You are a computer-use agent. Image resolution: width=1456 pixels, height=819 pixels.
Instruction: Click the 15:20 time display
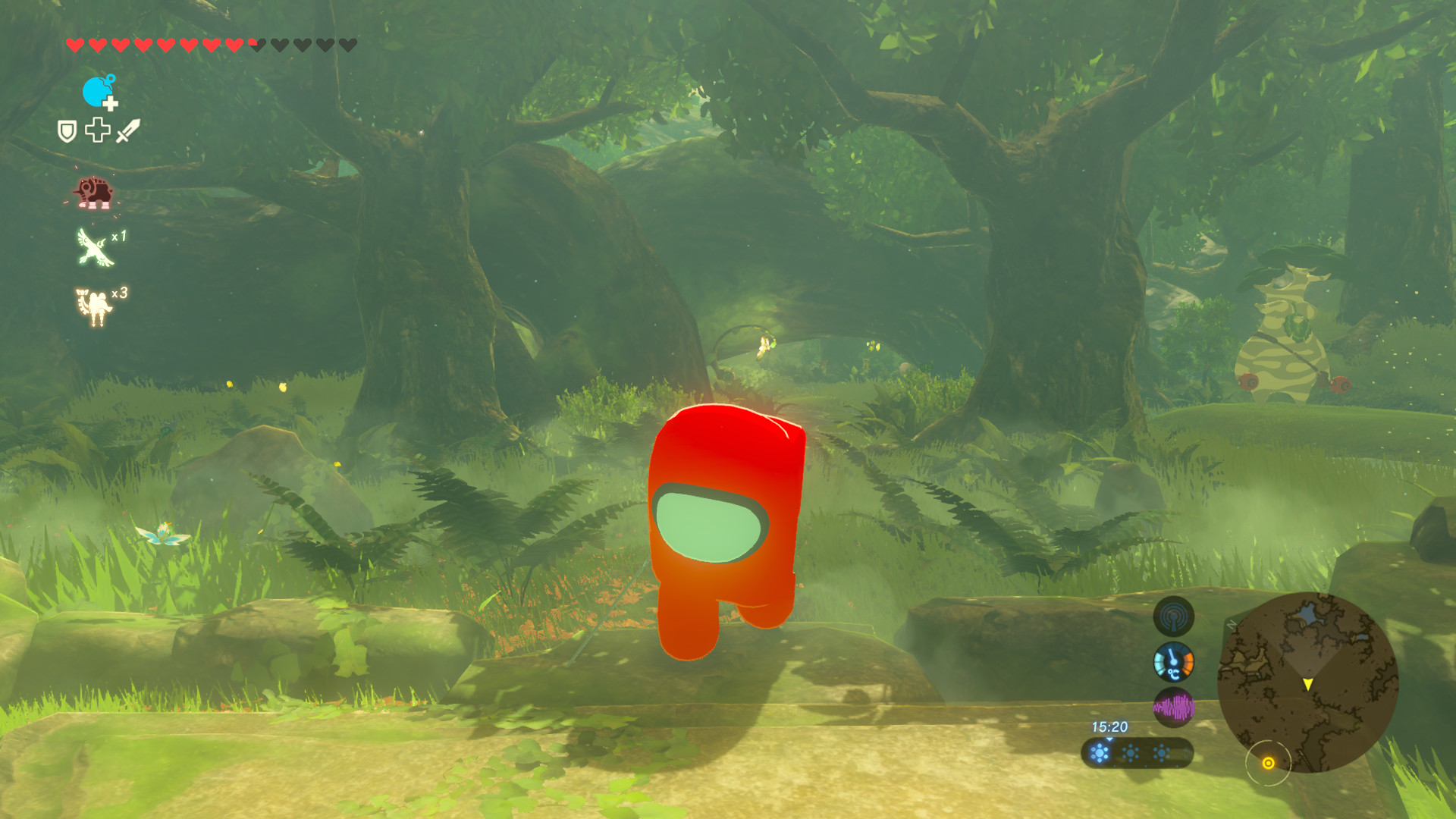pos(1109,727)
